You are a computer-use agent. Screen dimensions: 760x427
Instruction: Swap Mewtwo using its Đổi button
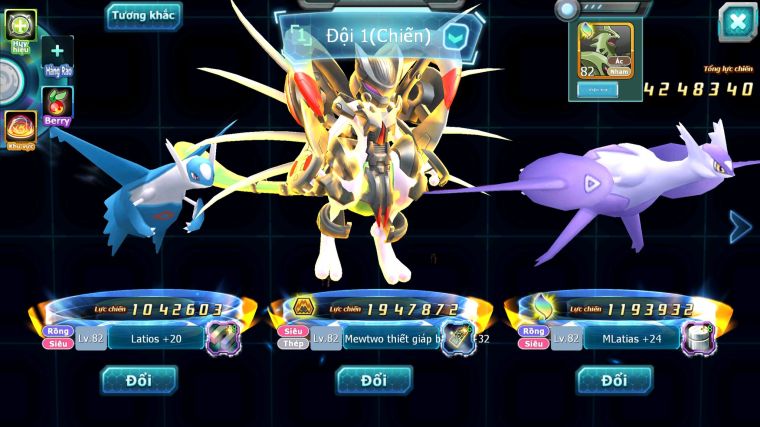point(374,380)
